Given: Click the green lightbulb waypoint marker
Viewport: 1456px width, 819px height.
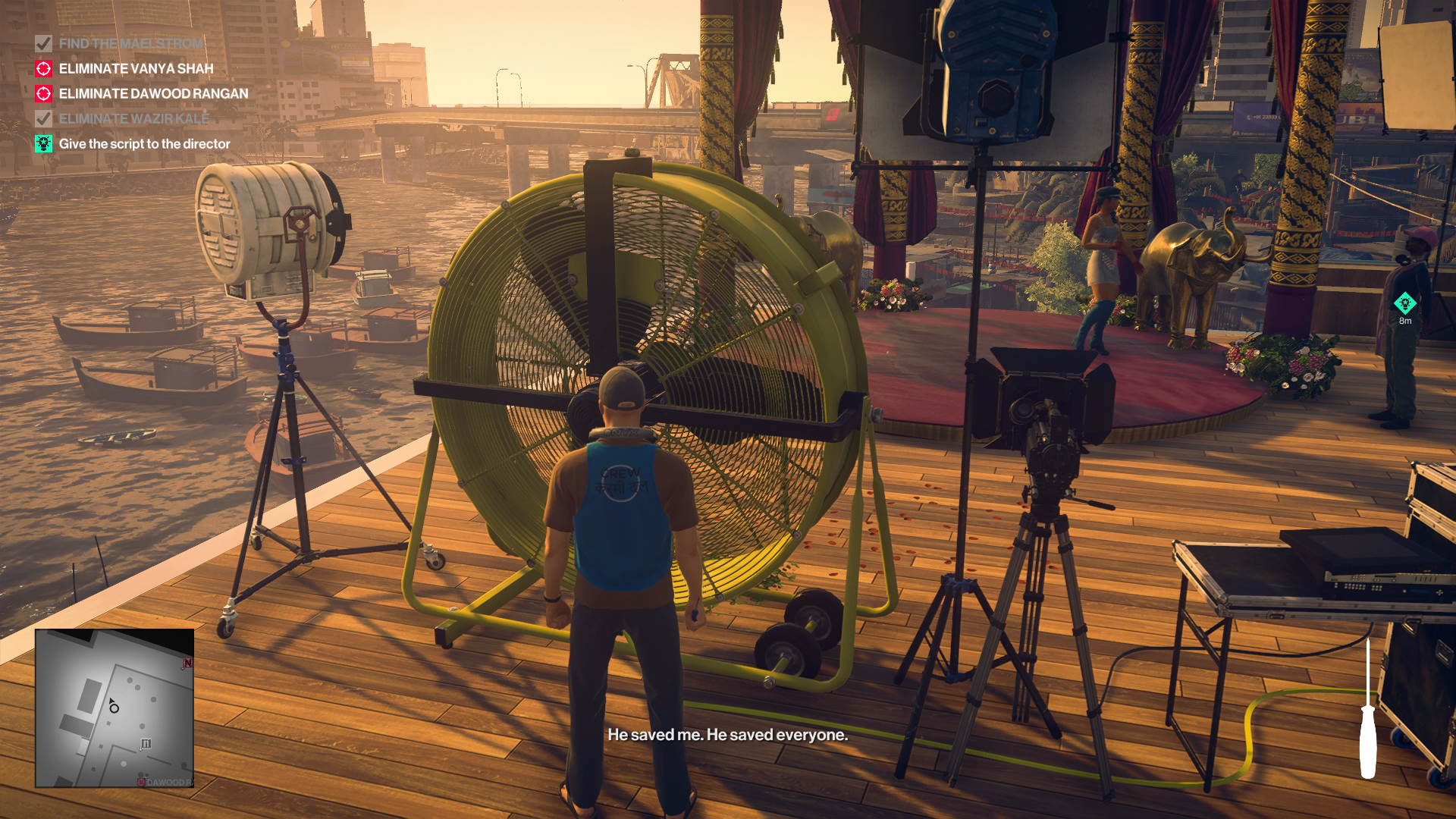Looking at the screenshot, I should (x=1404, y=303).
